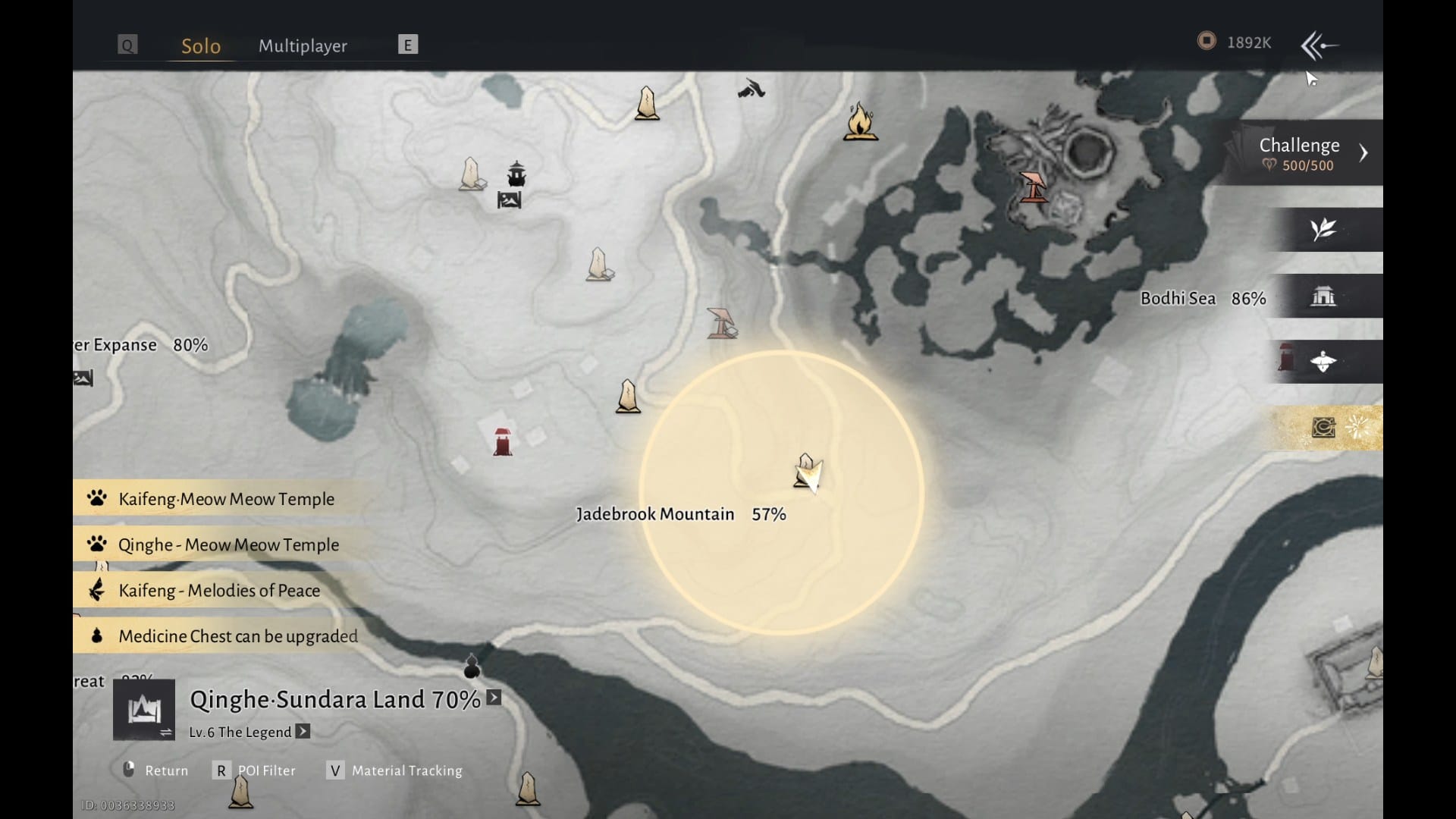Select the boat marker on the map
This screenshot has height=819, width=1456.
pos(516,174)
